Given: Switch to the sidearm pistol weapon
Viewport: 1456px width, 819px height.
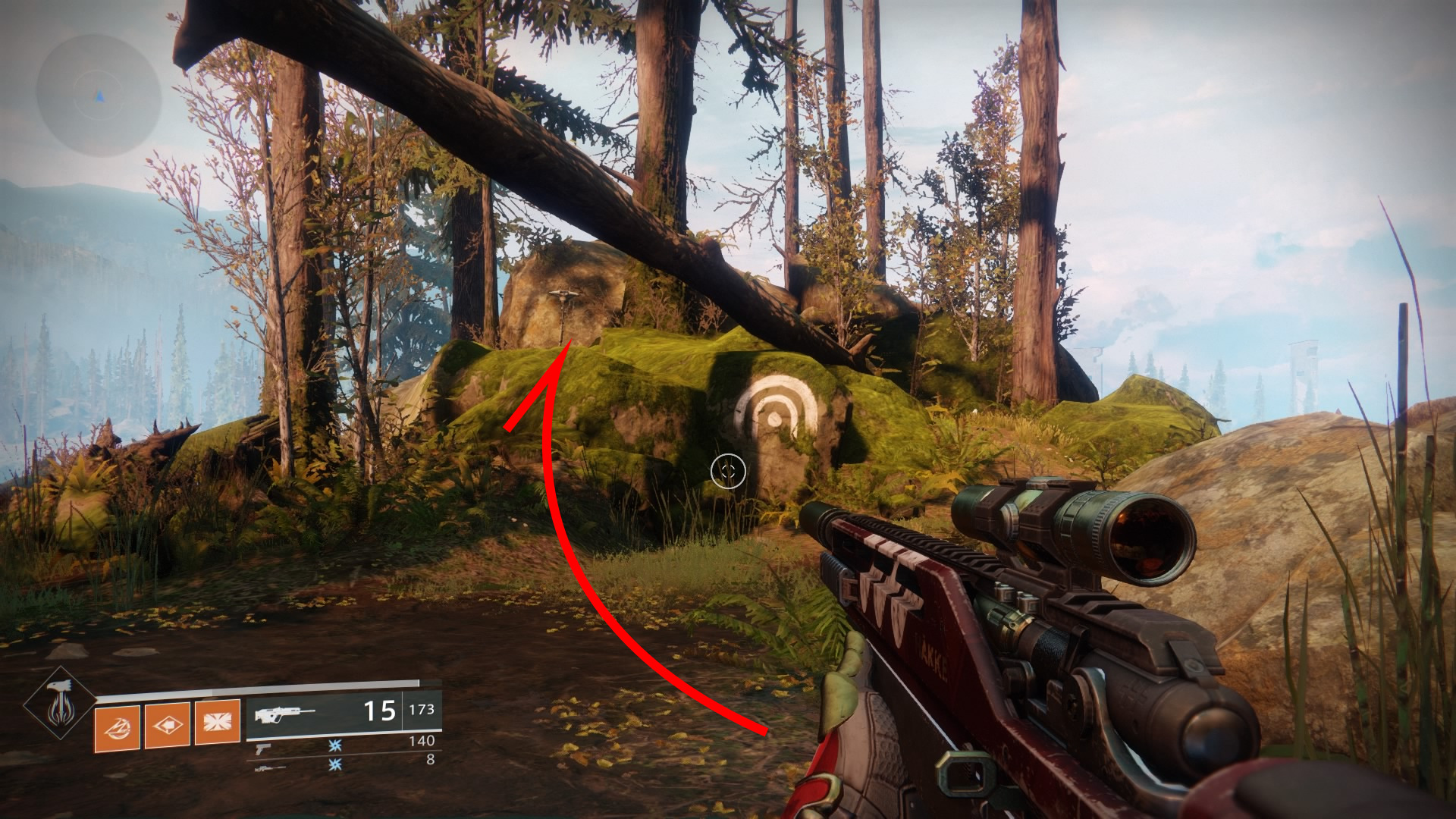Looking at the screenshot, I should coord(264,748).
